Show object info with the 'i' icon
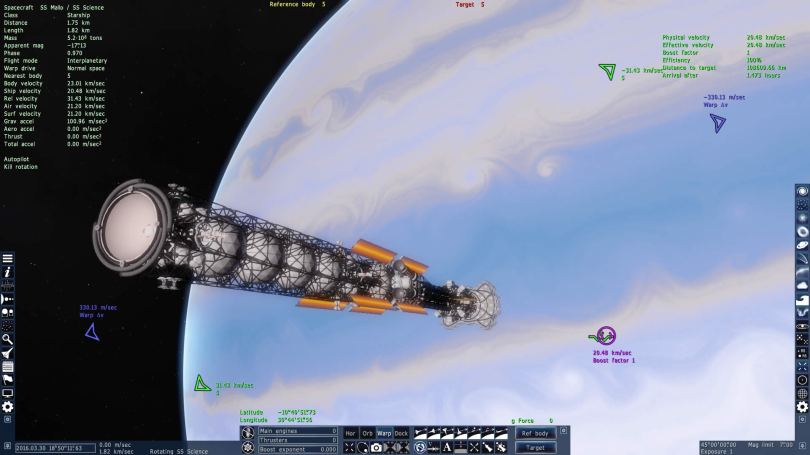The image size is (810, 455). tap(7, 271)
